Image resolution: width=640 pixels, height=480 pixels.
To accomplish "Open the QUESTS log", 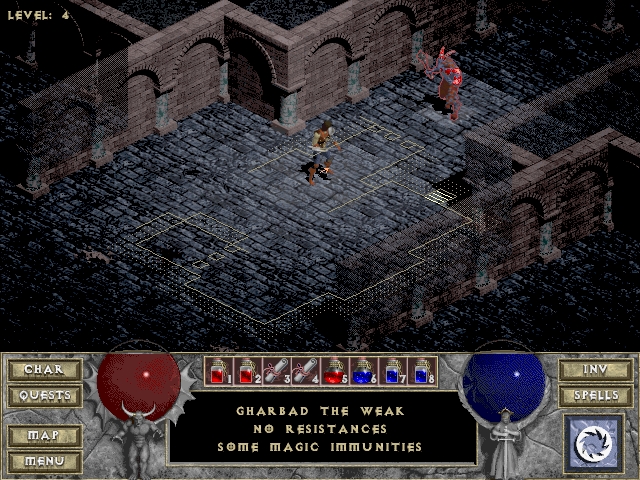I will click(x=44, y=396).
